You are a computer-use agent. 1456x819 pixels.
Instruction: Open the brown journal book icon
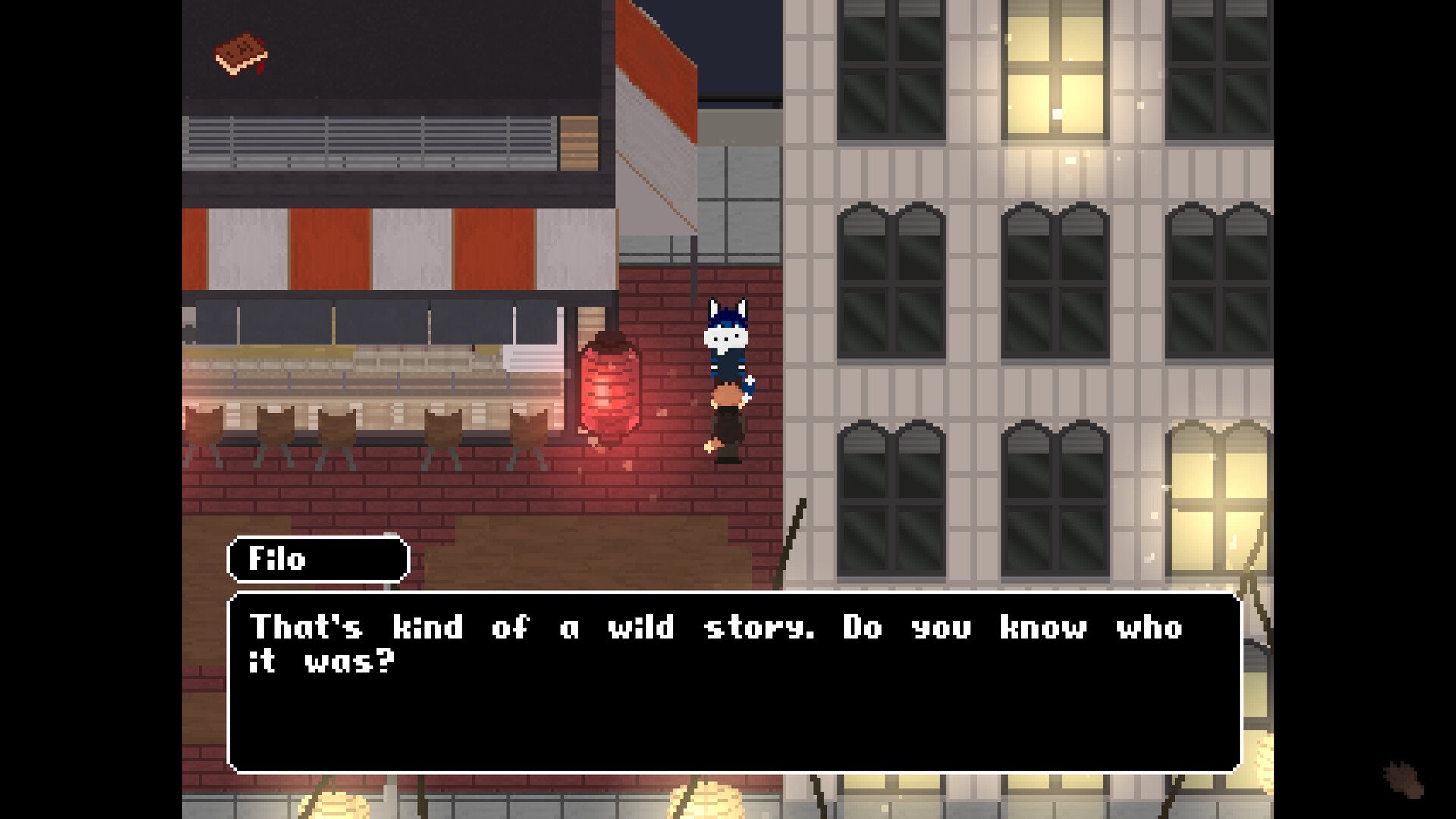[x=241, y=54]
